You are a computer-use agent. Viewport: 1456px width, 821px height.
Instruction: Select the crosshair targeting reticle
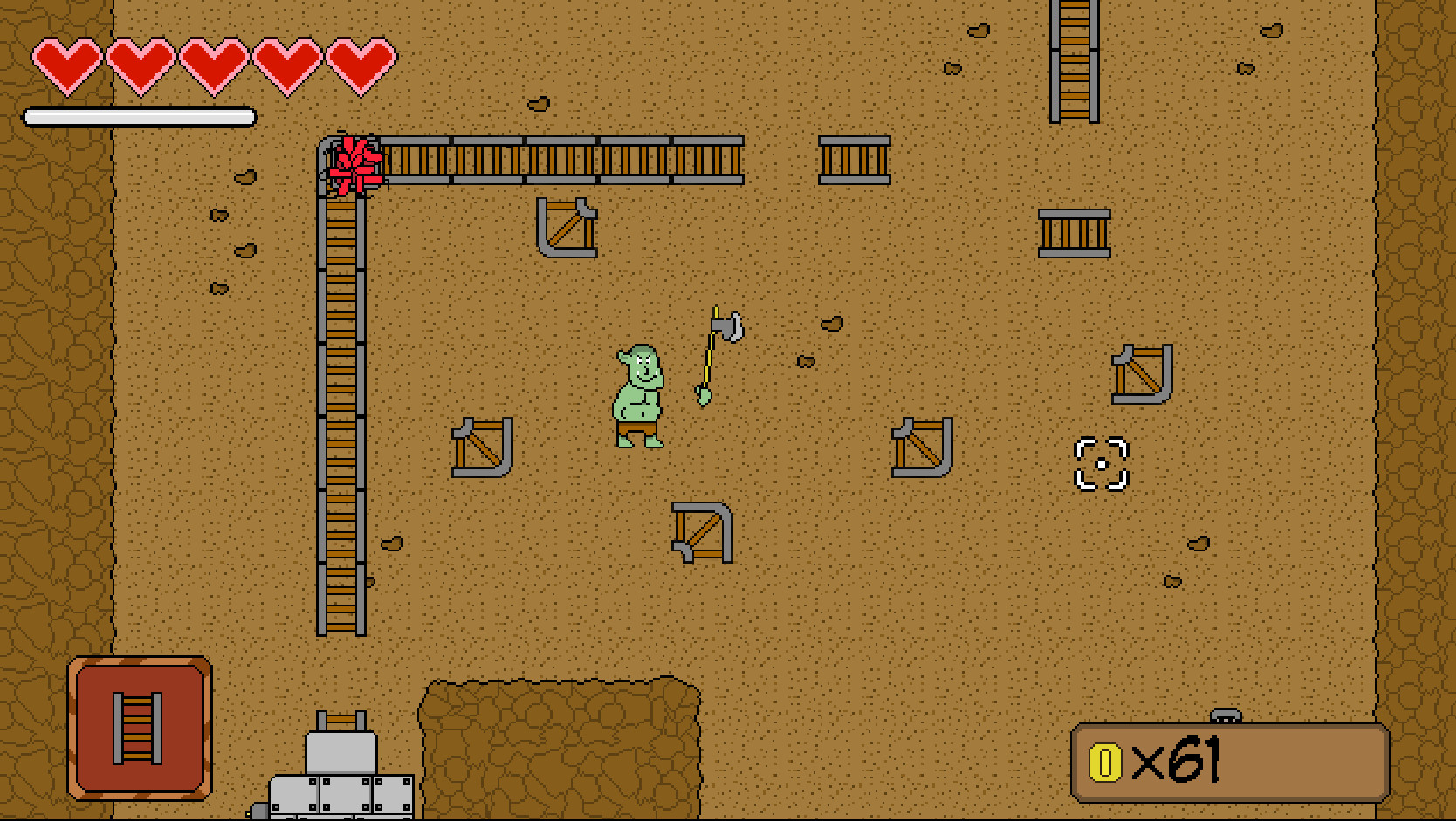click(1102, 464)
